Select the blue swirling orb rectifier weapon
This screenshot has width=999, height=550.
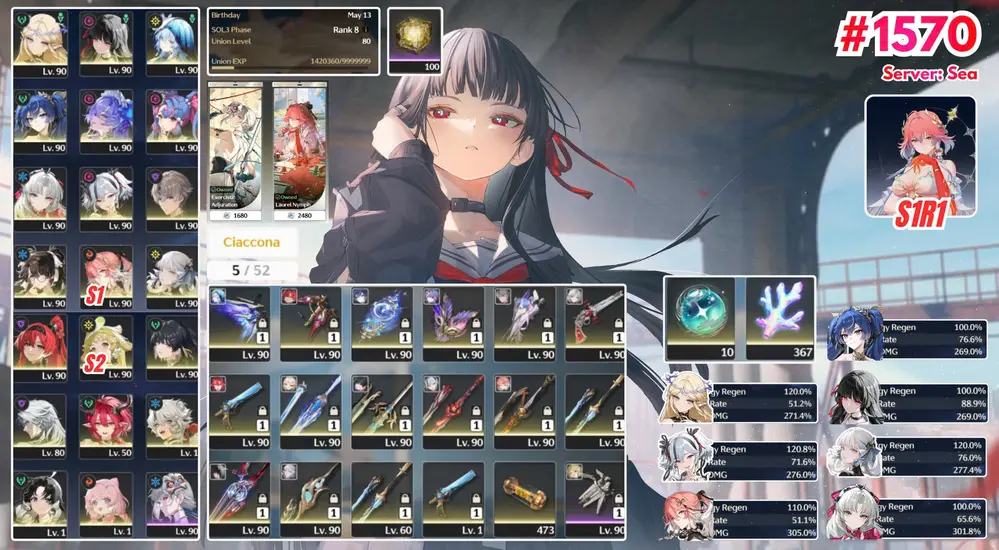point(381,323)
